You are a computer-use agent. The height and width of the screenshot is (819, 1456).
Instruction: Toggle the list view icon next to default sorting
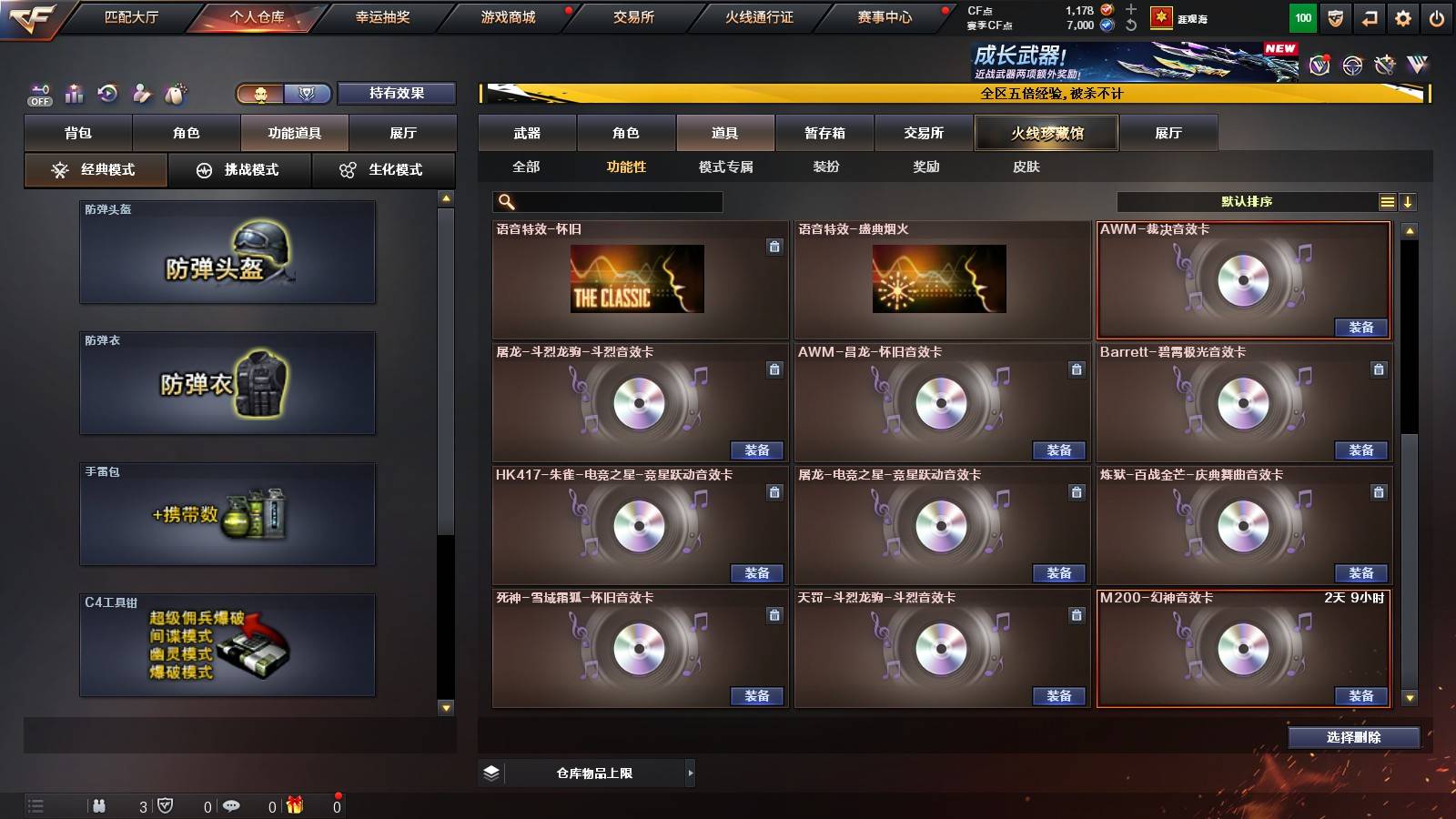pos(1387,201)
